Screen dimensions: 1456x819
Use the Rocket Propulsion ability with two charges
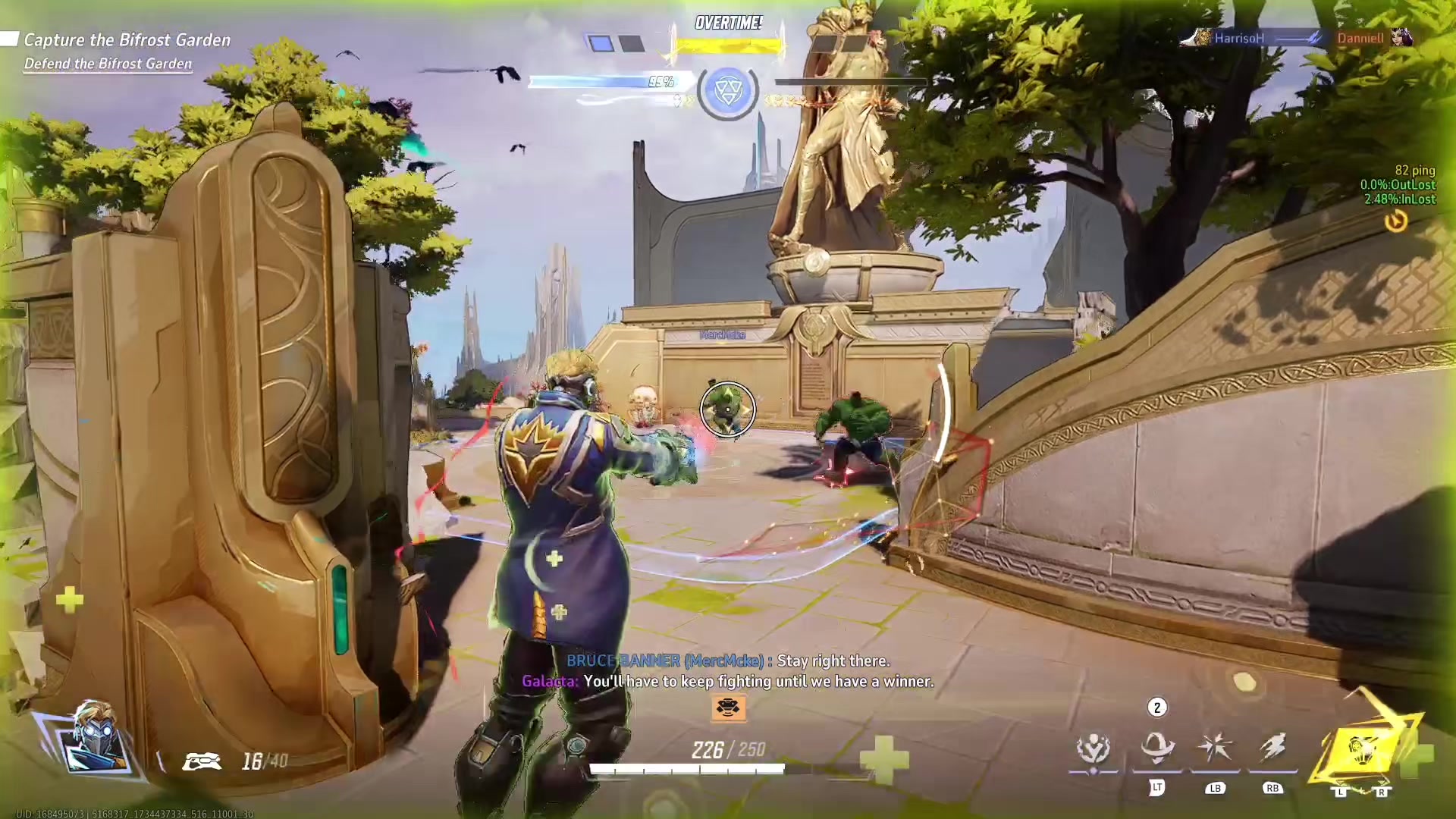(x=1156, y=748)
